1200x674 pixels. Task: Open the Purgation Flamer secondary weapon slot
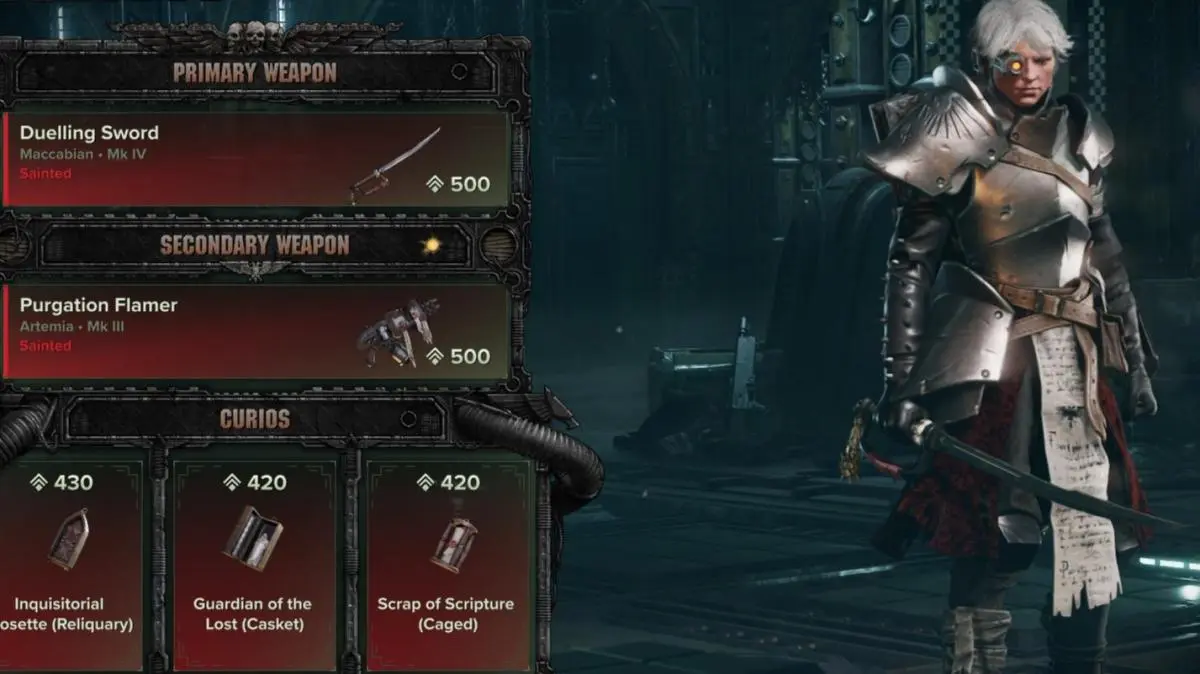click(x=255, y=331)
